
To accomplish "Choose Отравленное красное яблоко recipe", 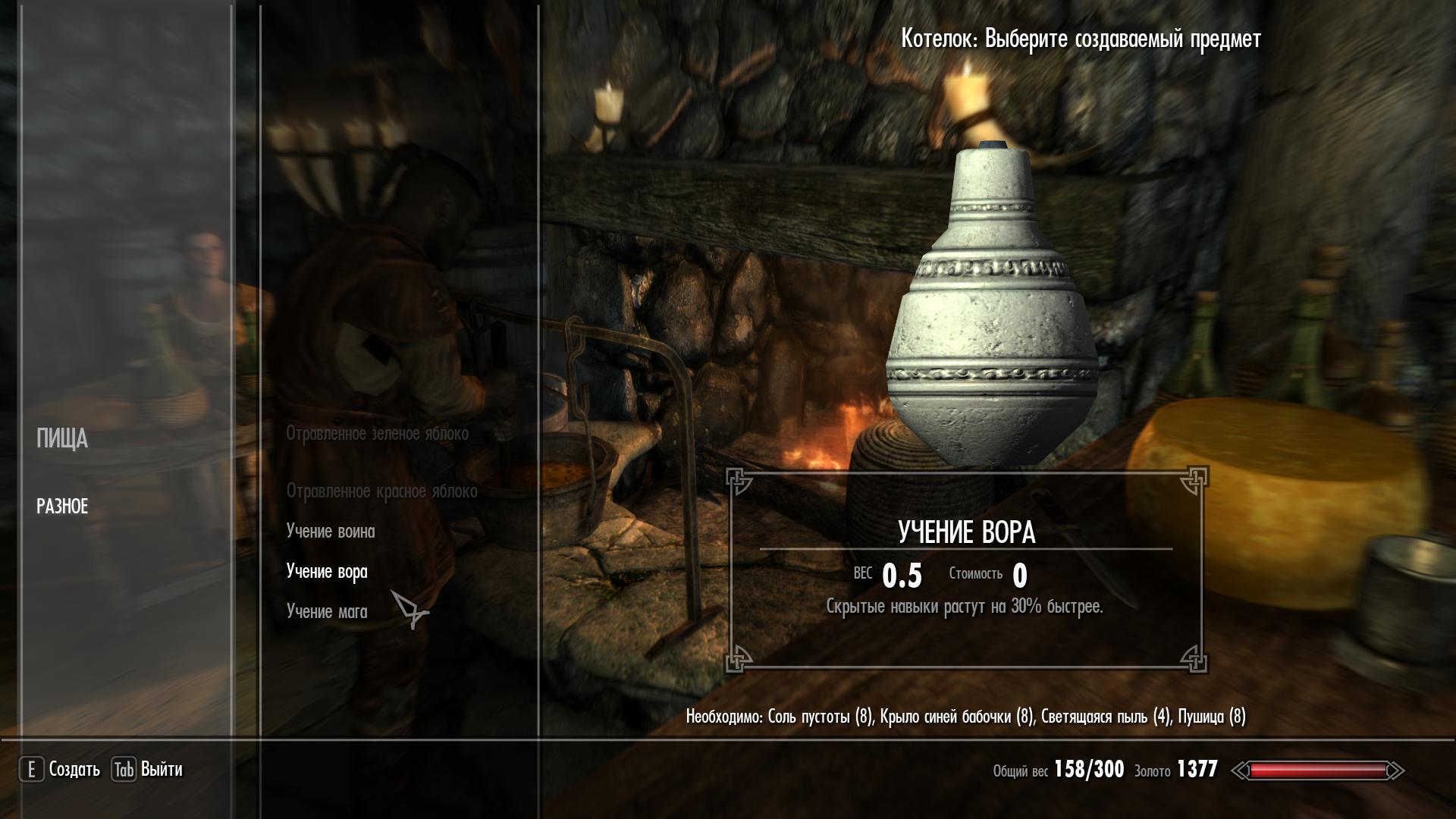I will pos(381,491).
